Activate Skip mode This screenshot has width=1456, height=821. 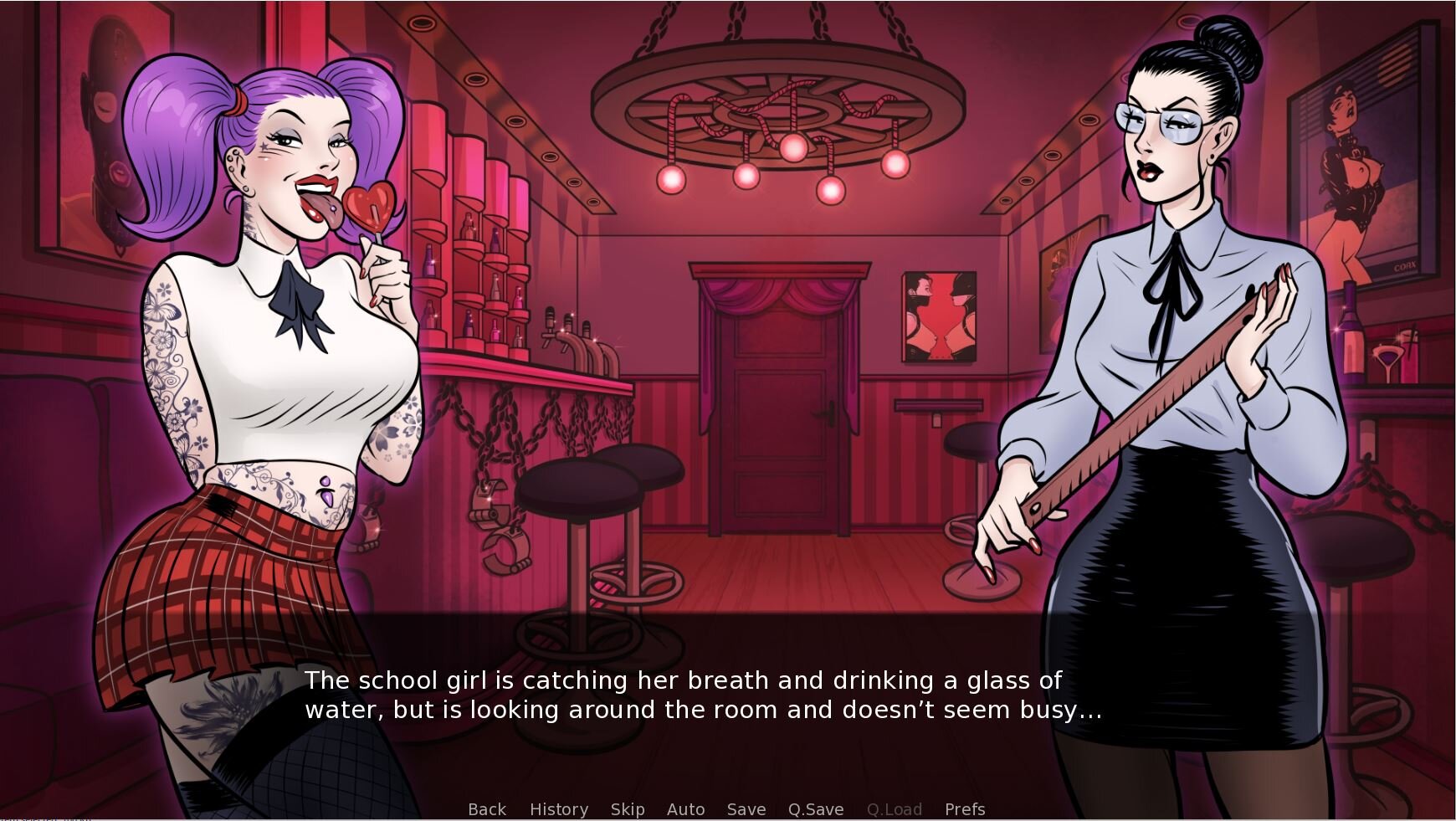coord(628,809)
